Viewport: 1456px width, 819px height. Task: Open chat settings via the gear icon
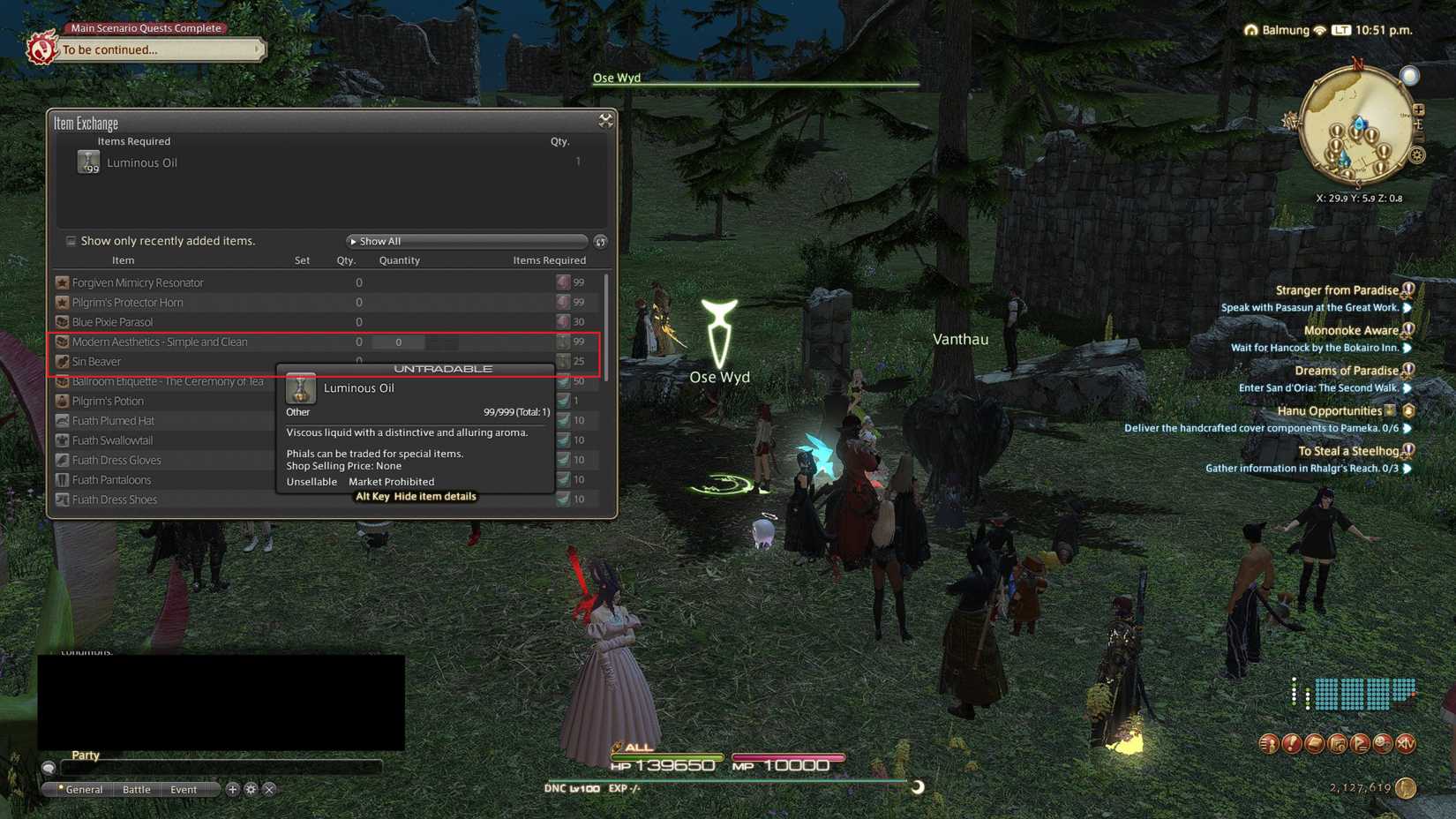[x=251, y=790]
